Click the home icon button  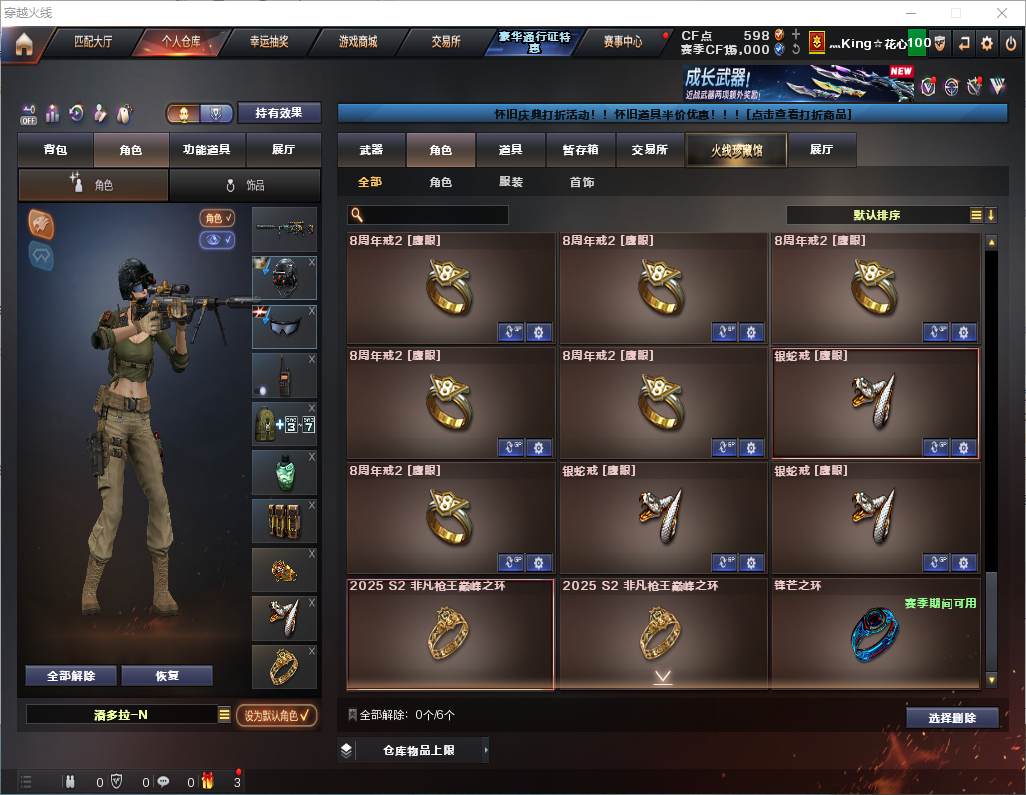point(23,43)
